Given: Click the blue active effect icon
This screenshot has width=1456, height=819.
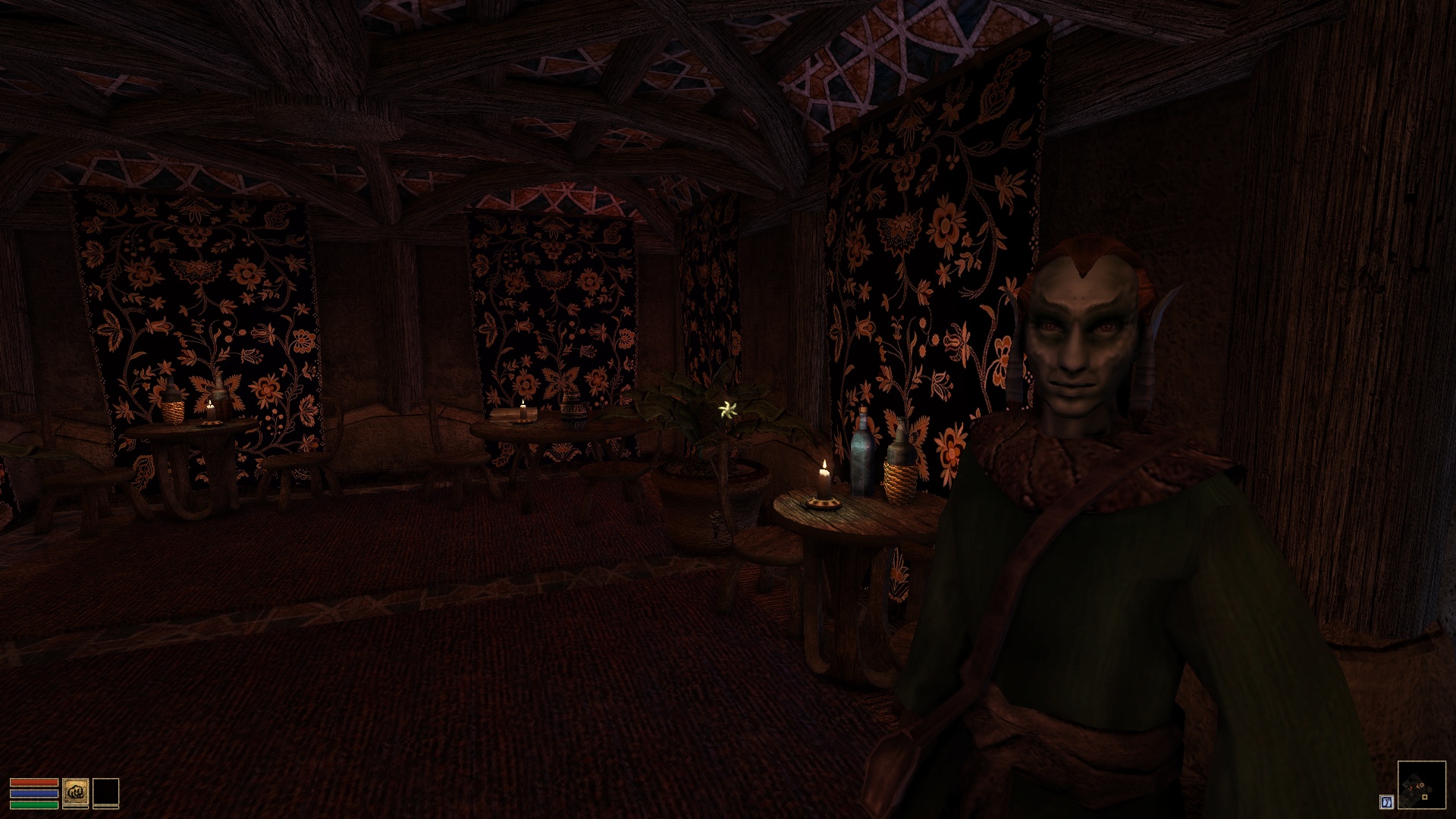Looking at the screenshot, I should click(1387, 802).
